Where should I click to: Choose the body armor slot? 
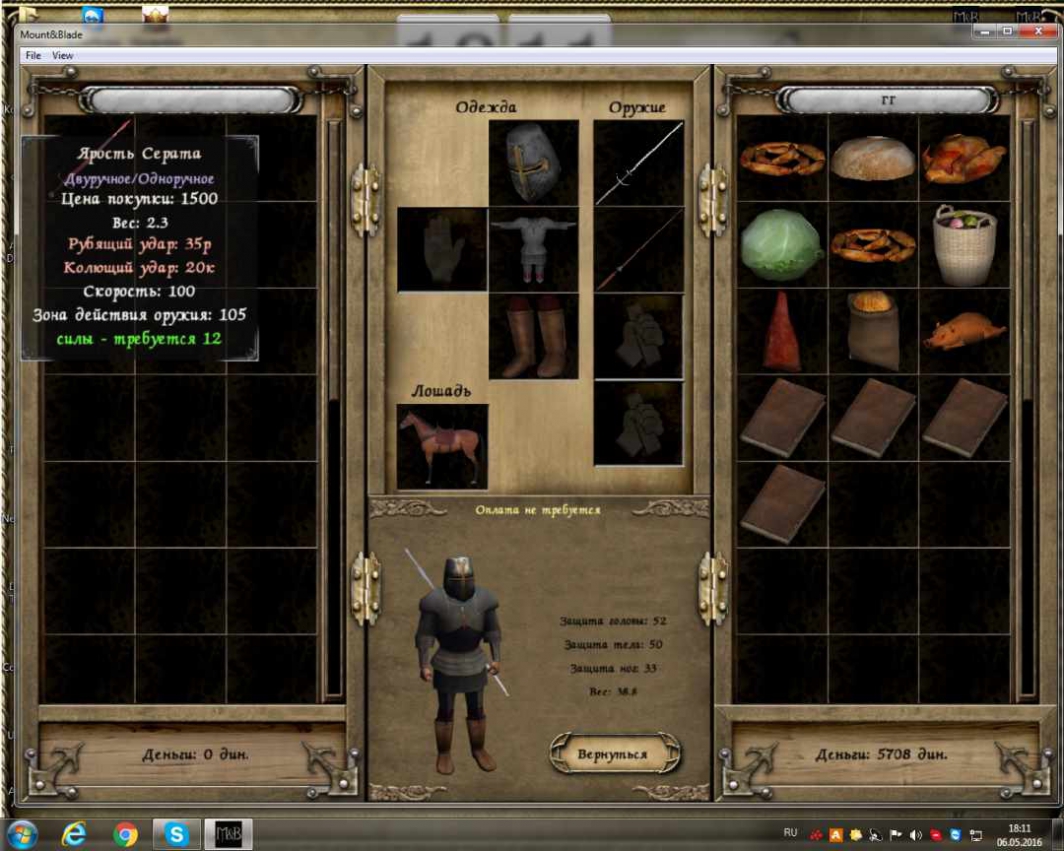533,249
